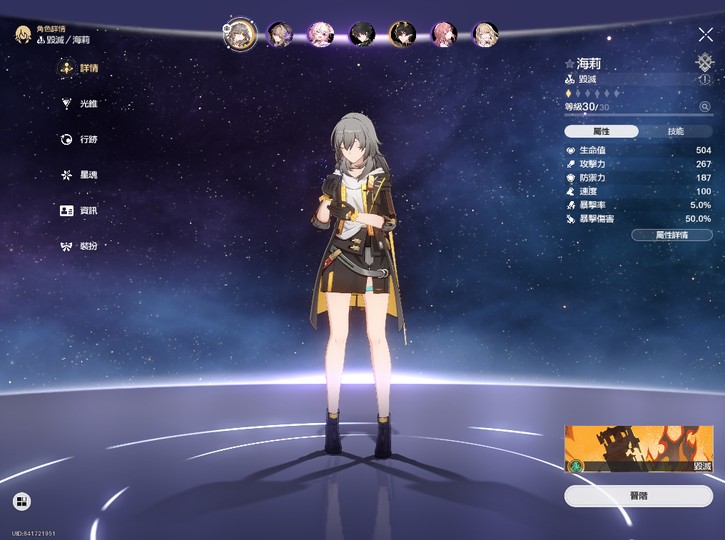Click the magnifier icon beside the level

(x=705, y=106)
